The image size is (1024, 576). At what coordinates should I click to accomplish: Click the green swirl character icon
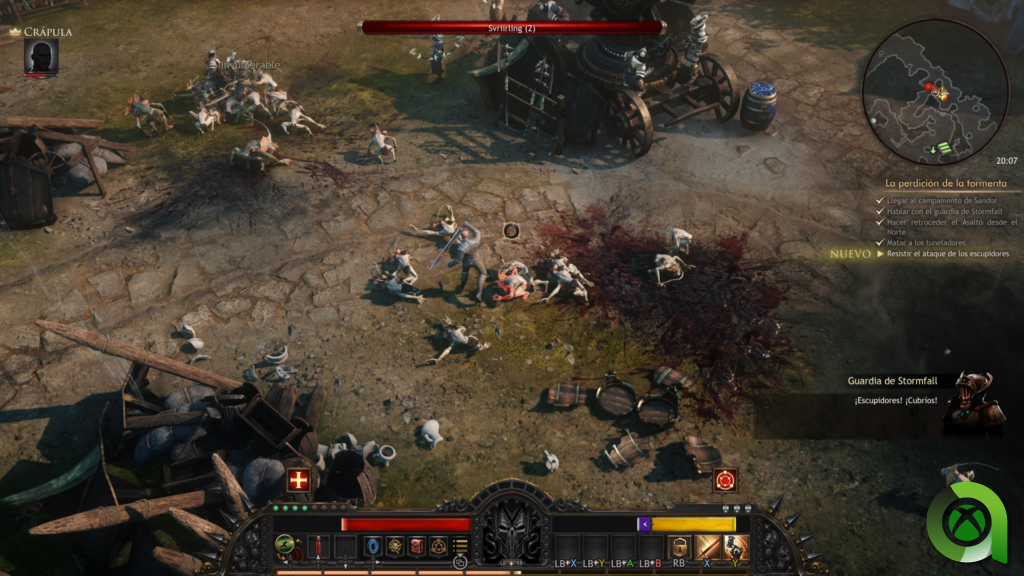click(x=285, y=546)
